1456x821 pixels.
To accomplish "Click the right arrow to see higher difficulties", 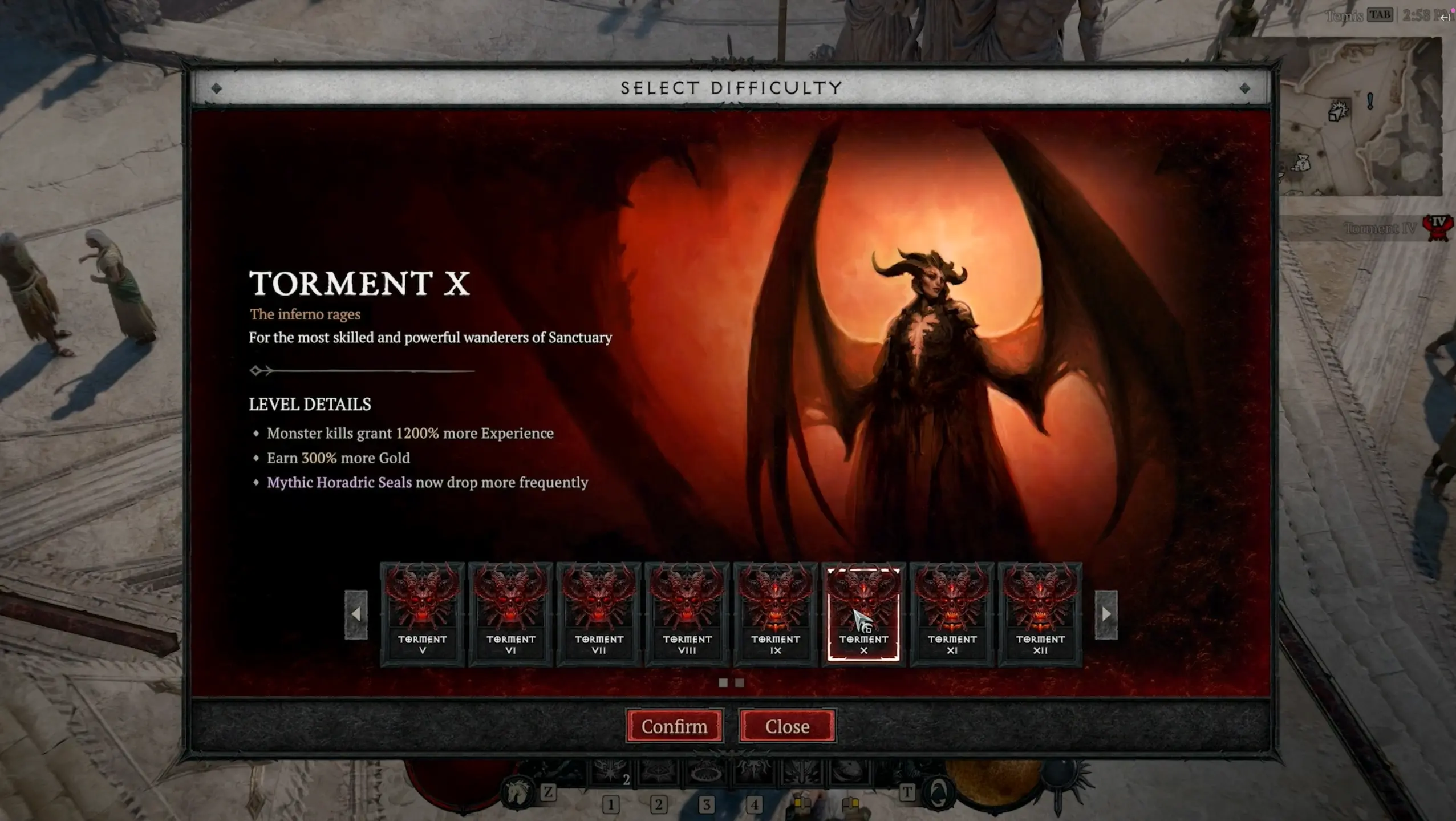I will click(1105, 613).
